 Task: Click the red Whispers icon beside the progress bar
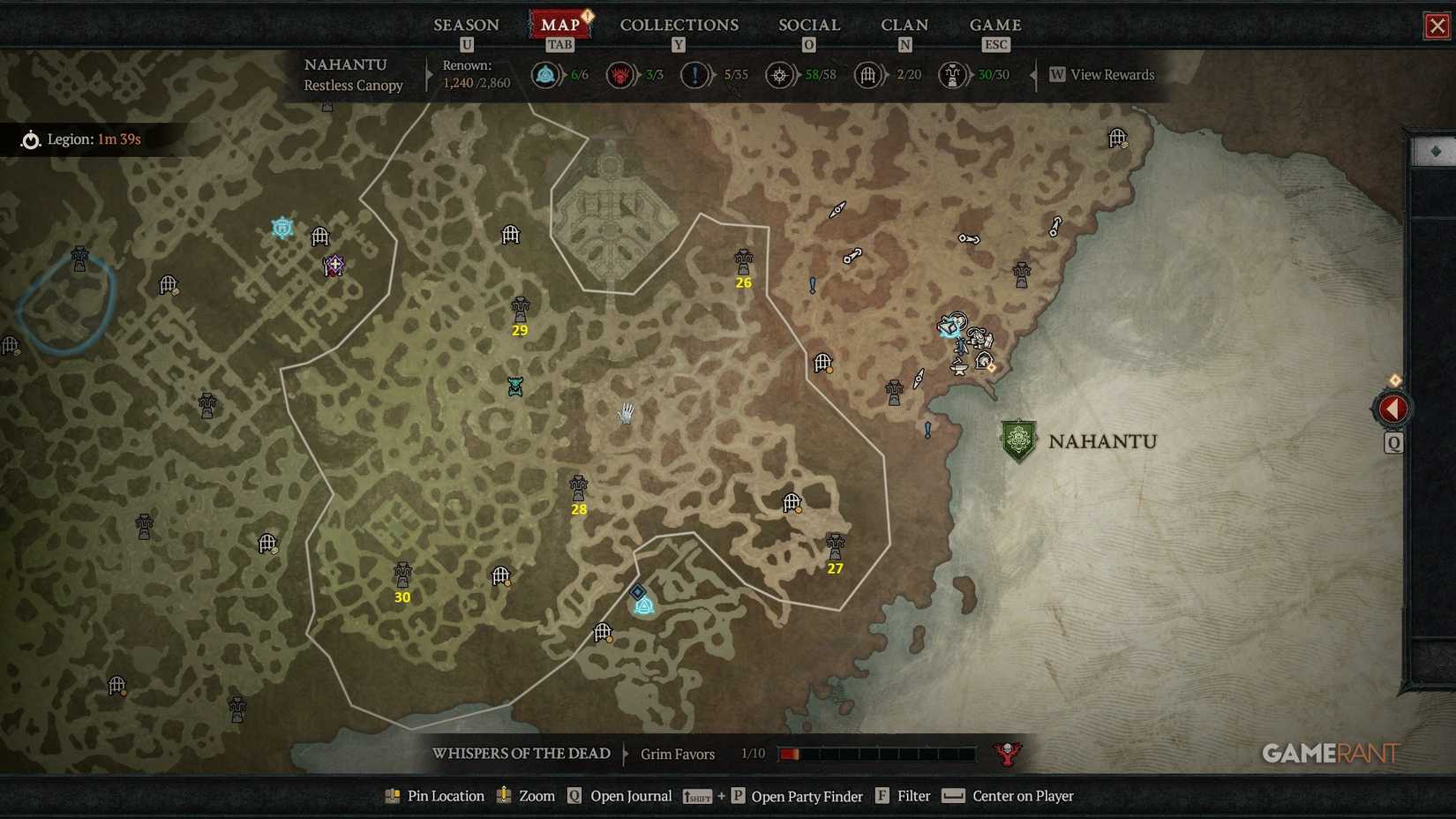1006,754
